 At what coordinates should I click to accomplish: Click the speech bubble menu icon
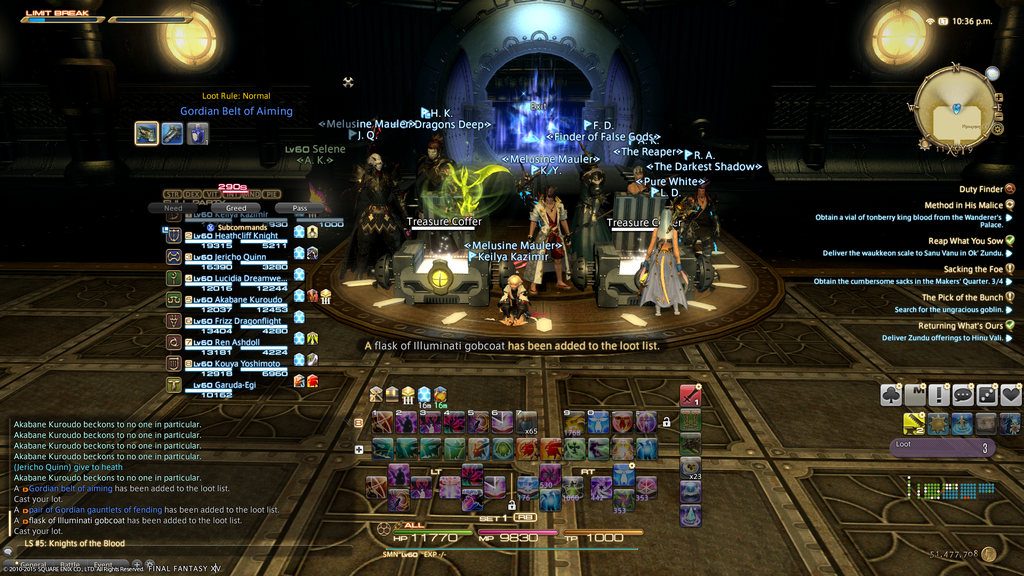coord(962,395)
